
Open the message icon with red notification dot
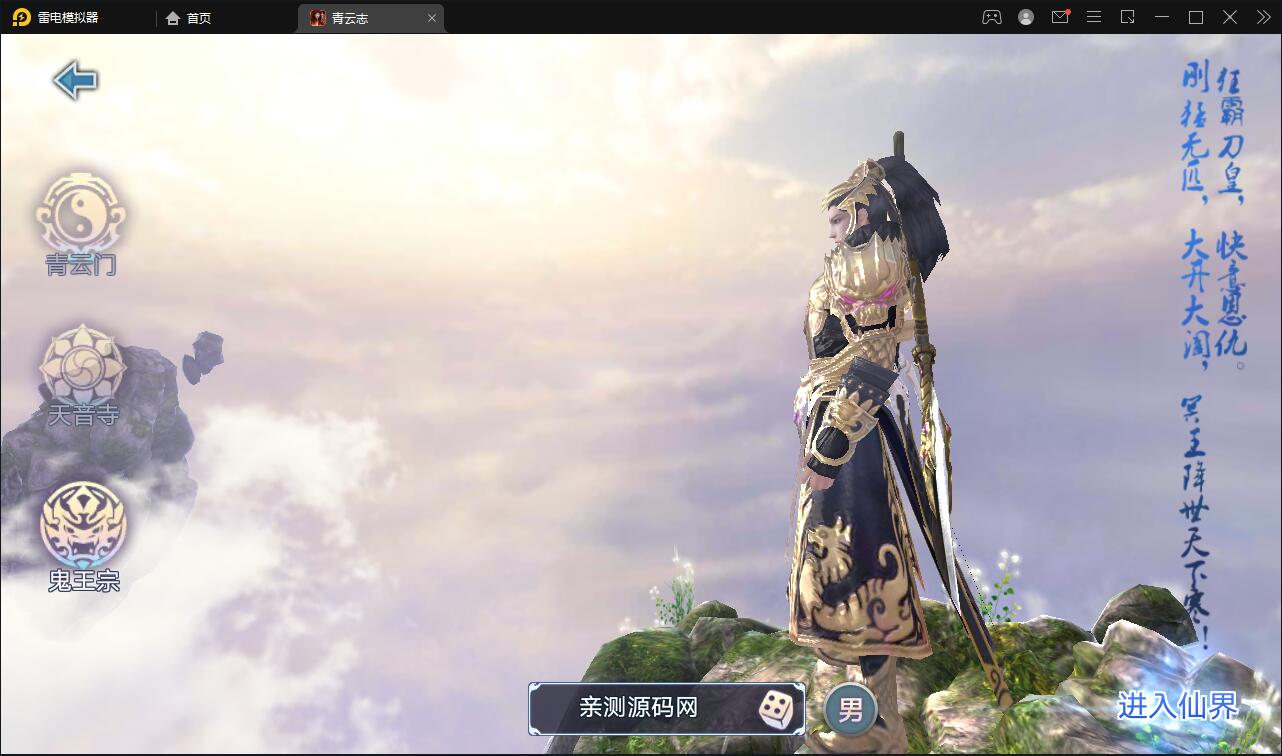click(1060, 17)
